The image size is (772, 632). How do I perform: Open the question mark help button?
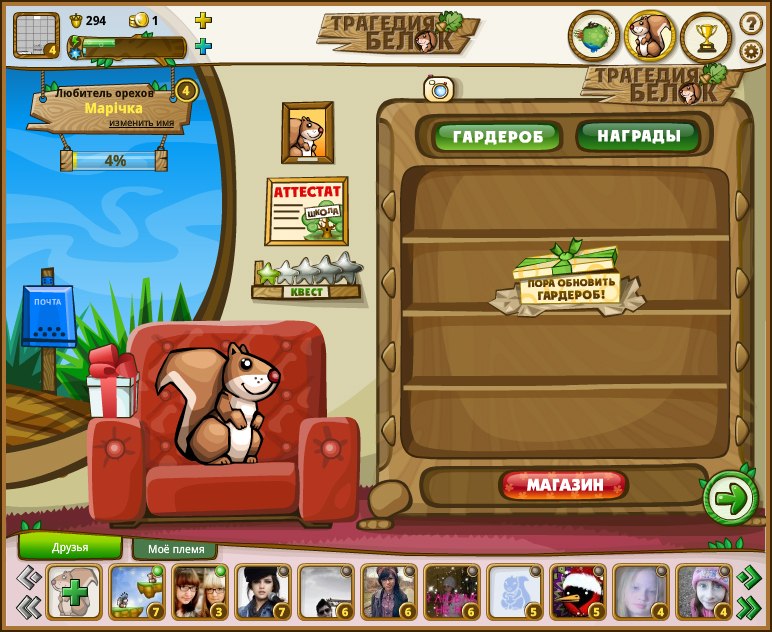751,23
